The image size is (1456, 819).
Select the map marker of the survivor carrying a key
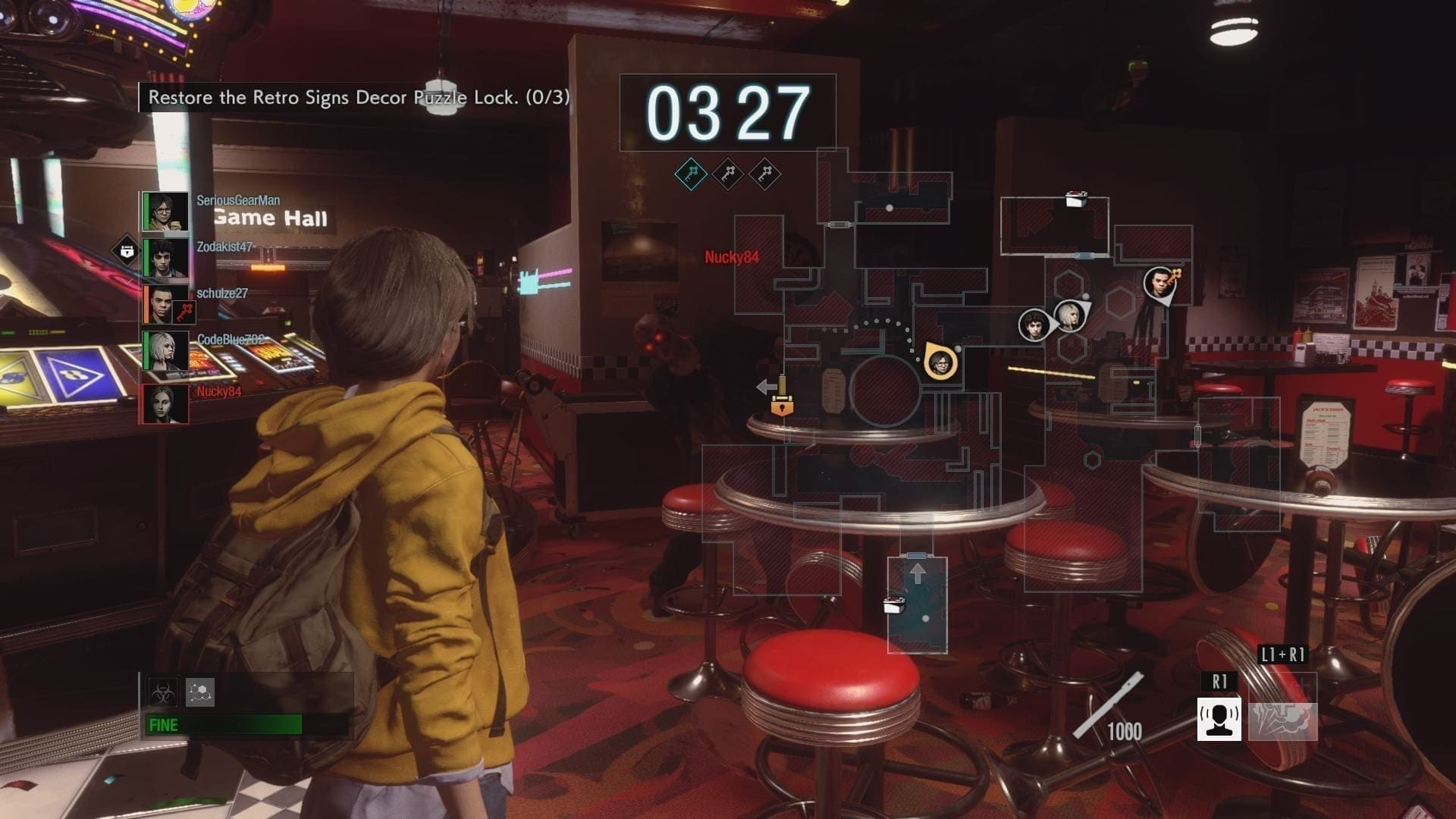click(1158, 284)
